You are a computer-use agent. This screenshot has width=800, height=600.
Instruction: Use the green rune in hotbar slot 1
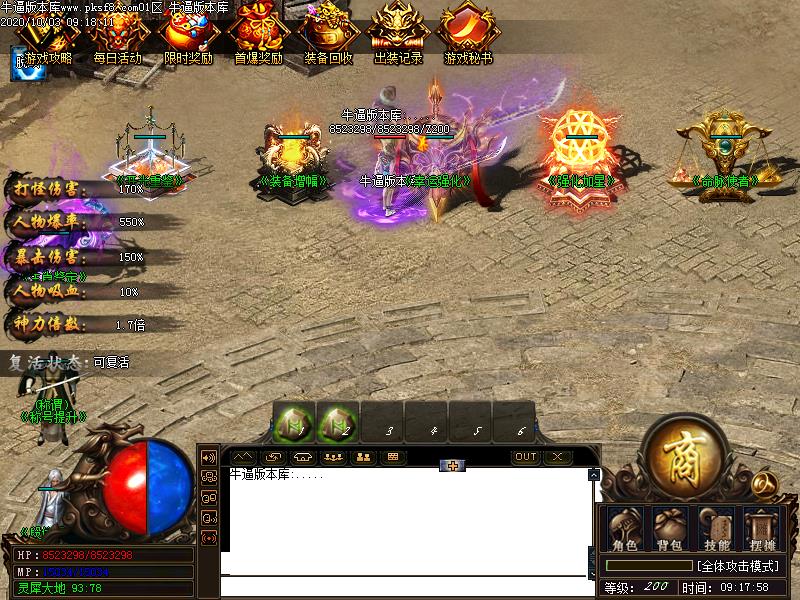(x=295, y=423)
